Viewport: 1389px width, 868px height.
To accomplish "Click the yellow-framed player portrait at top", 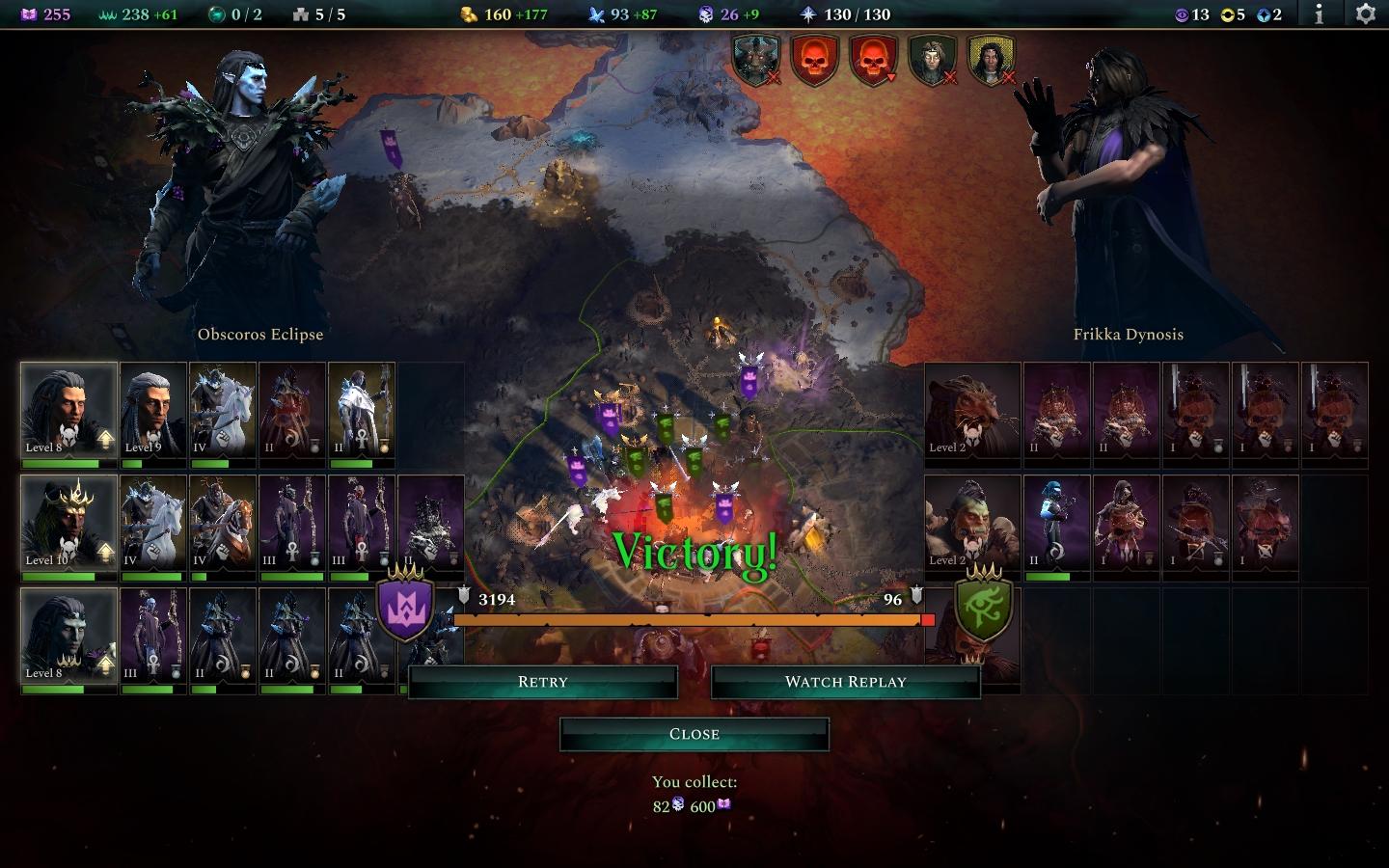I will [x=991, y=60].
